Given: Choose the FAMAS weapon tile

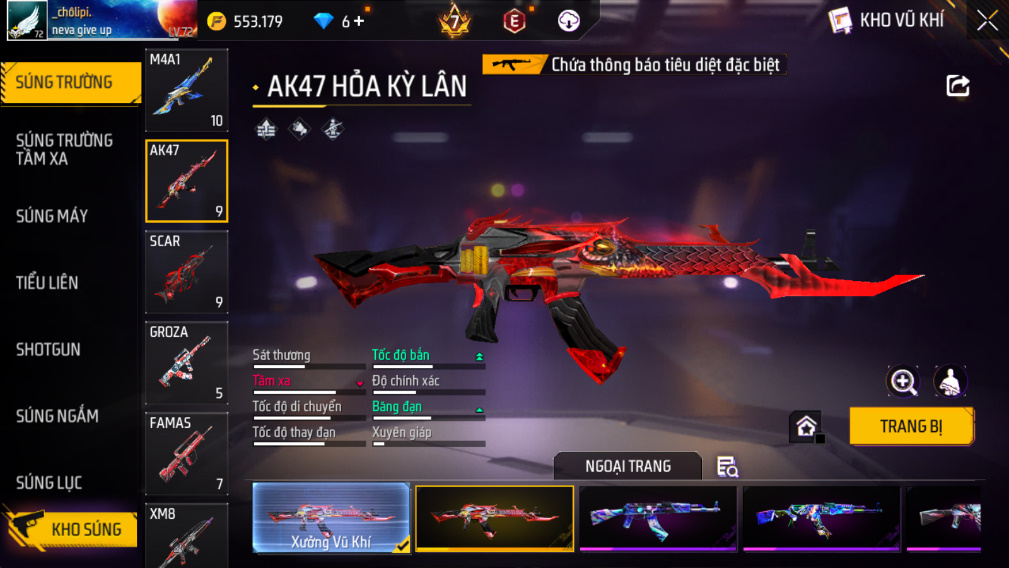Looking at the screenshot, I should (187, 453).
